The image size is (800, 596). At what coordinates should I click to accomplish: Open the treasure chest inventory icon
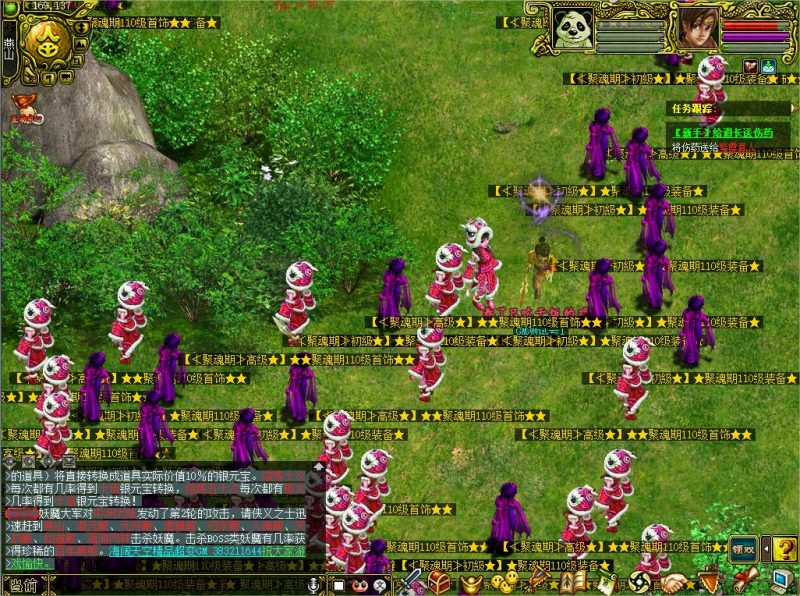439,582
